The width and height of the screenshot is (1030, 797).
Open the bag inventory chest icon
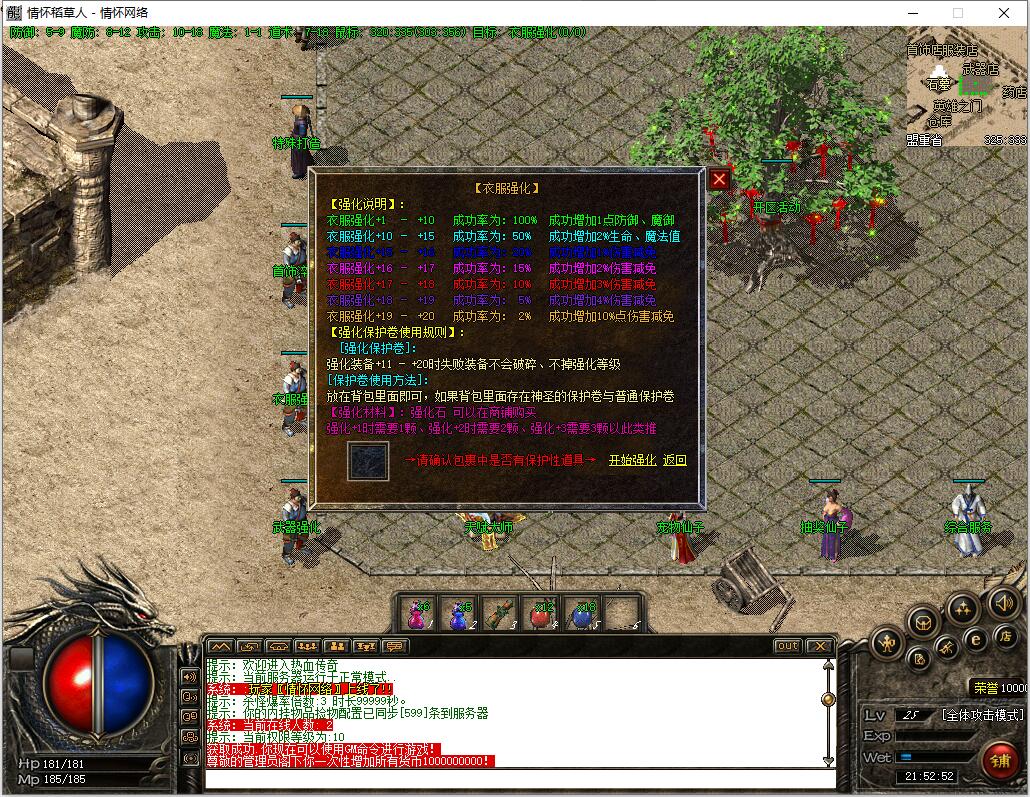(x=923, y=622)
